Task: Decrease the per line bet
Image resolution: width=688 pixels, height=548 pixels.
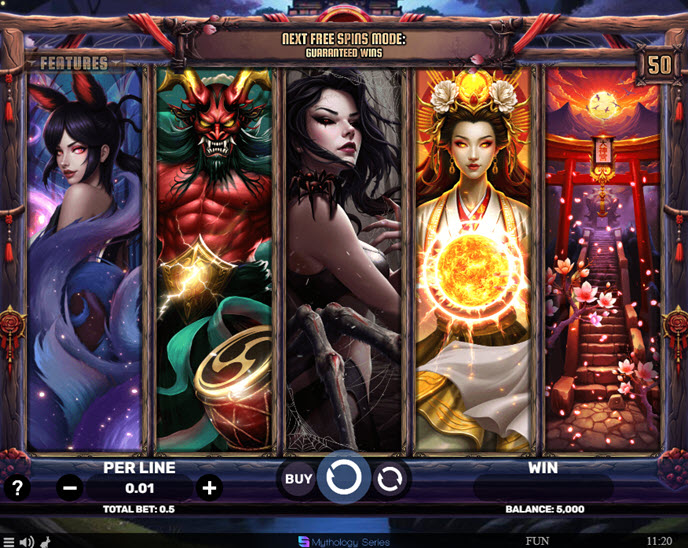Action: tap(70, 488)
